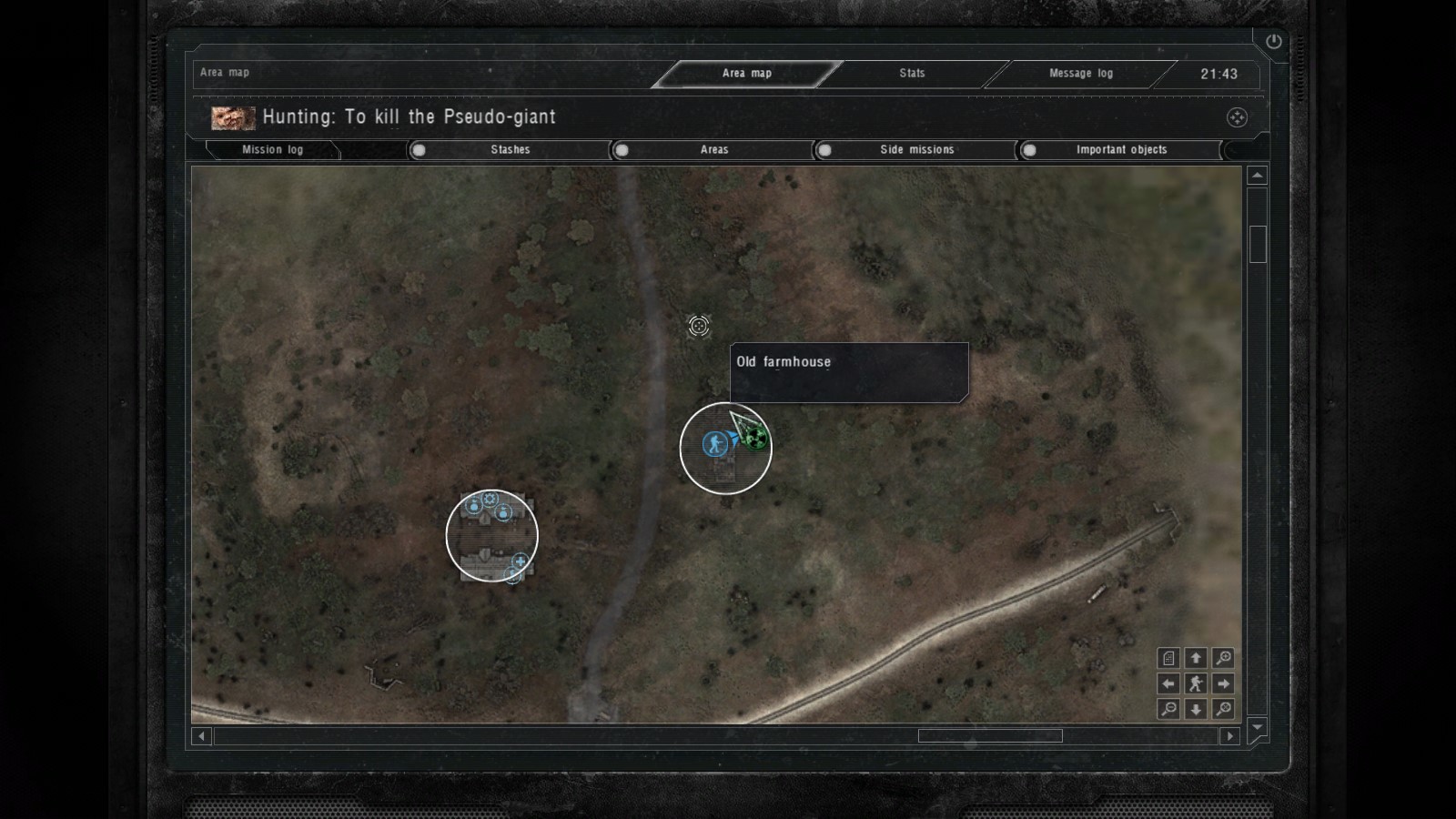The width and height of the screenshot is (1456, 819).
Task: Pan the map right with the arrow button
Action: (1224, 683)
